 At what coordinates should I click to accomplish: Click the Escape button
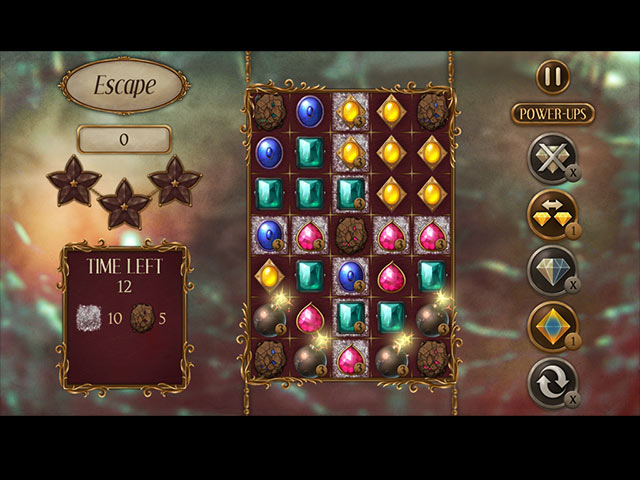[123, 86]
